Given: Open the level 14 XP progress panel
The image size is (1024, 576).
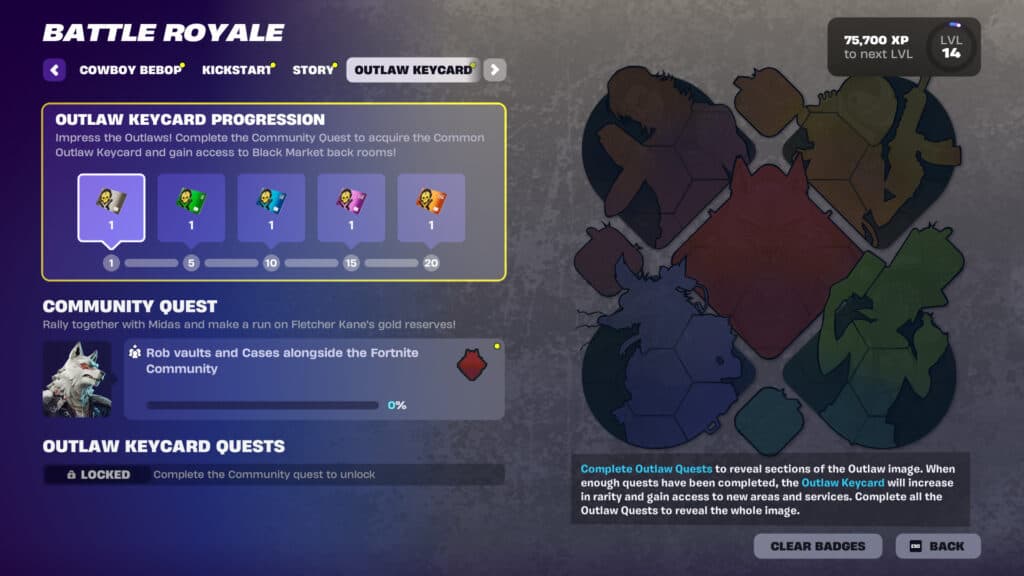Looking at the screenshot, I should click(x=903, y=47).
